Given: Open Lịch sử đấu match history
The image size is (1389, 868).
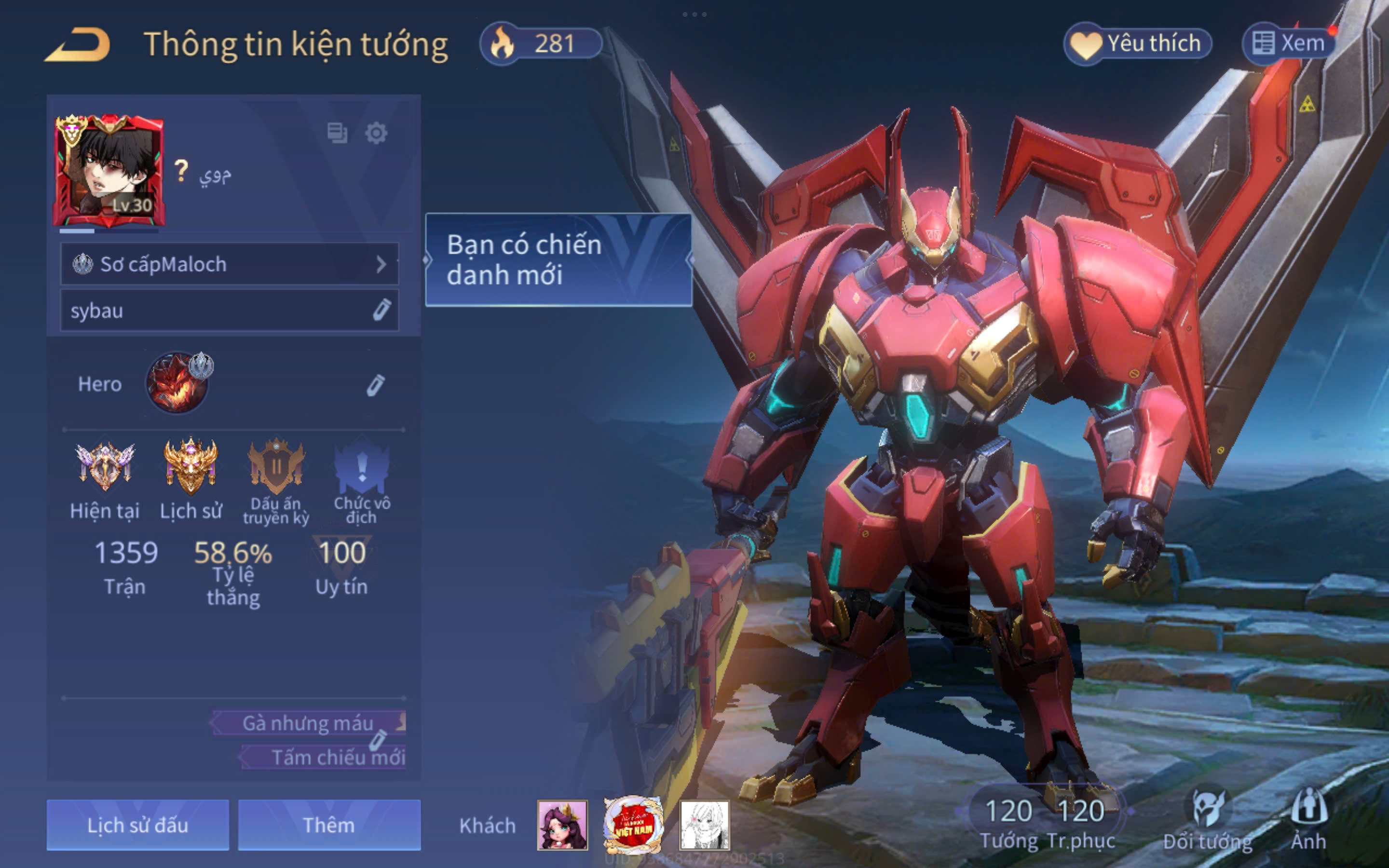Looking at the screenshot, I should pos(138,825).
